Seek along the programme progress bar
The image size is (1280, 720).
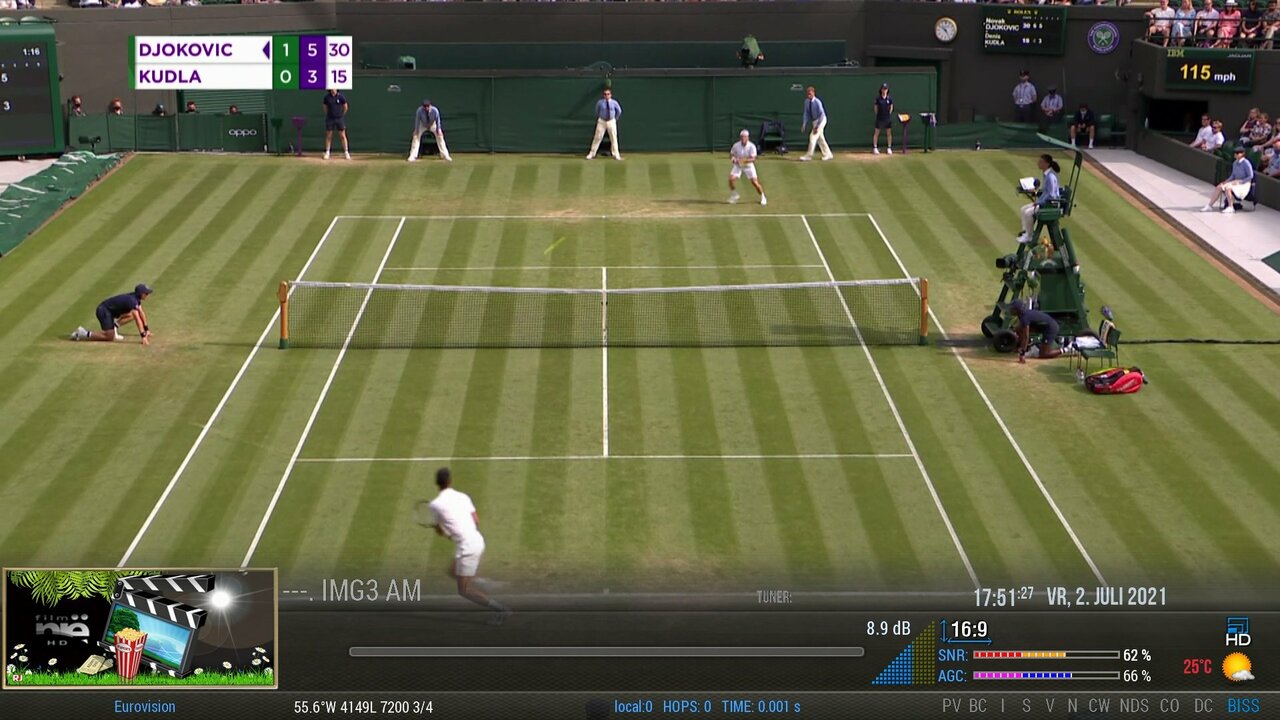point(606,652)
